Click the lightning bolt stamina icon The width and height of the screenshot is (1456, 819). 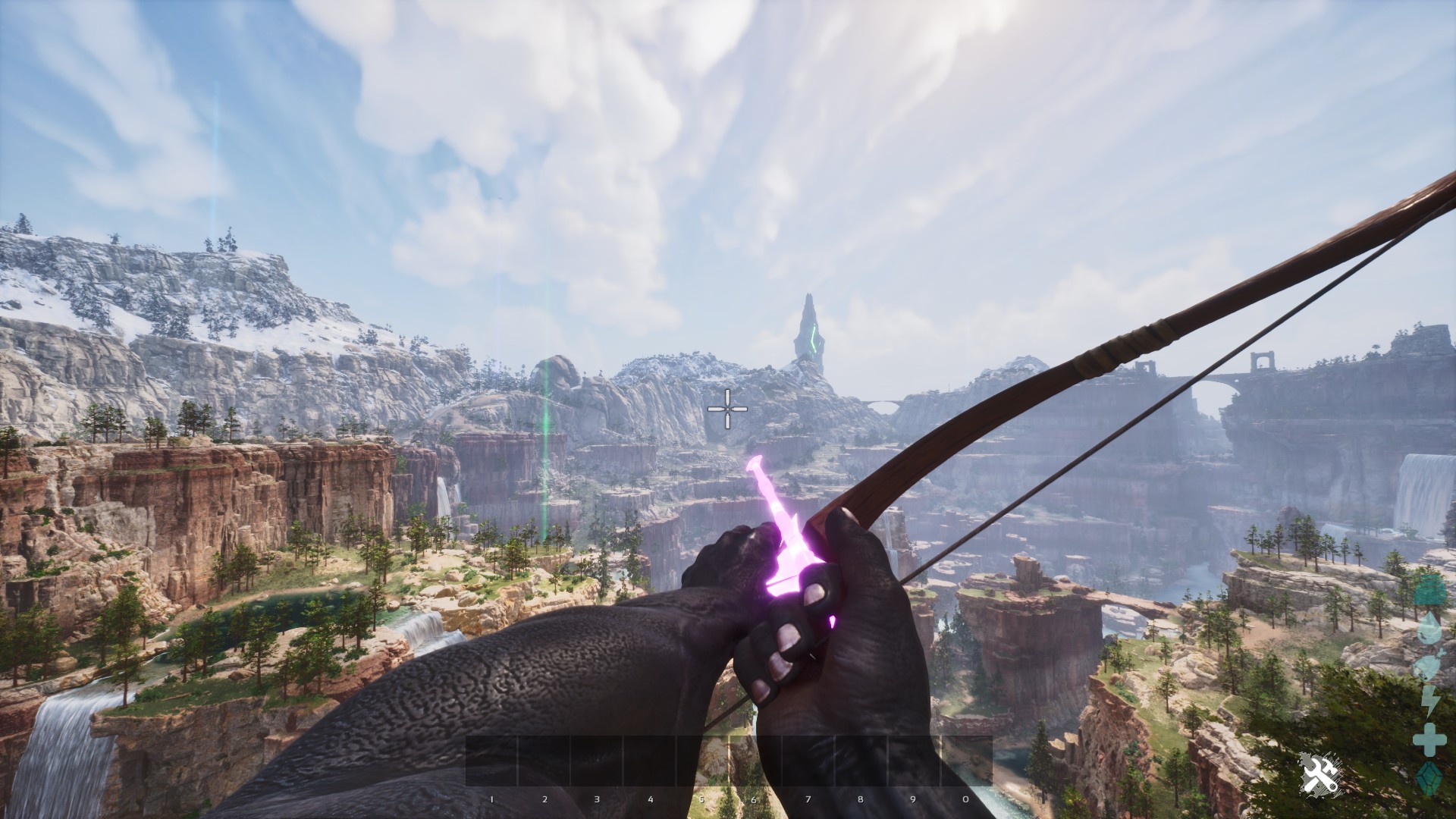(1429, 698)
